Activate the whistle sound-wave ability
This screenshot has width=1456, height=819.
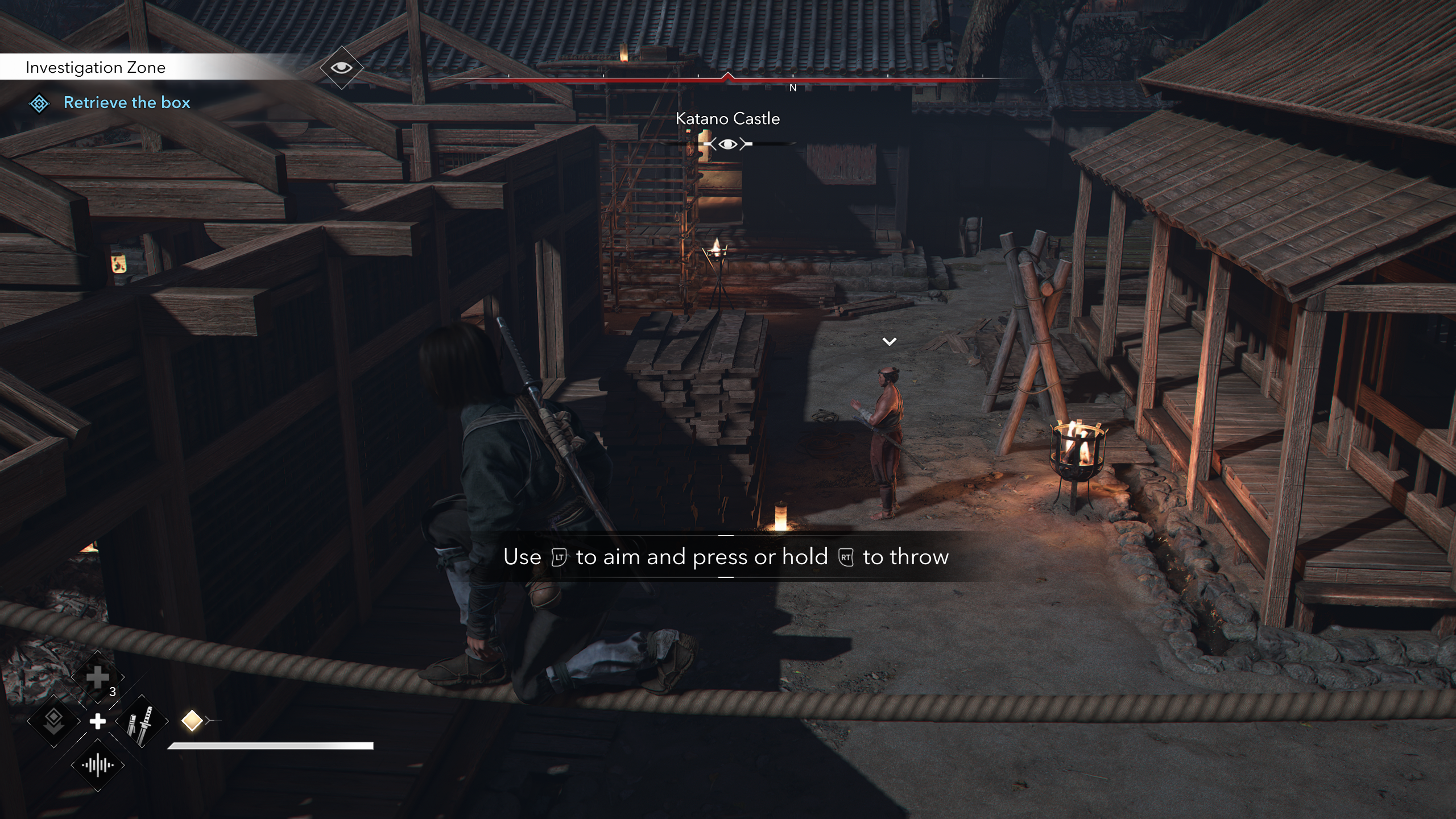(98, 766)
